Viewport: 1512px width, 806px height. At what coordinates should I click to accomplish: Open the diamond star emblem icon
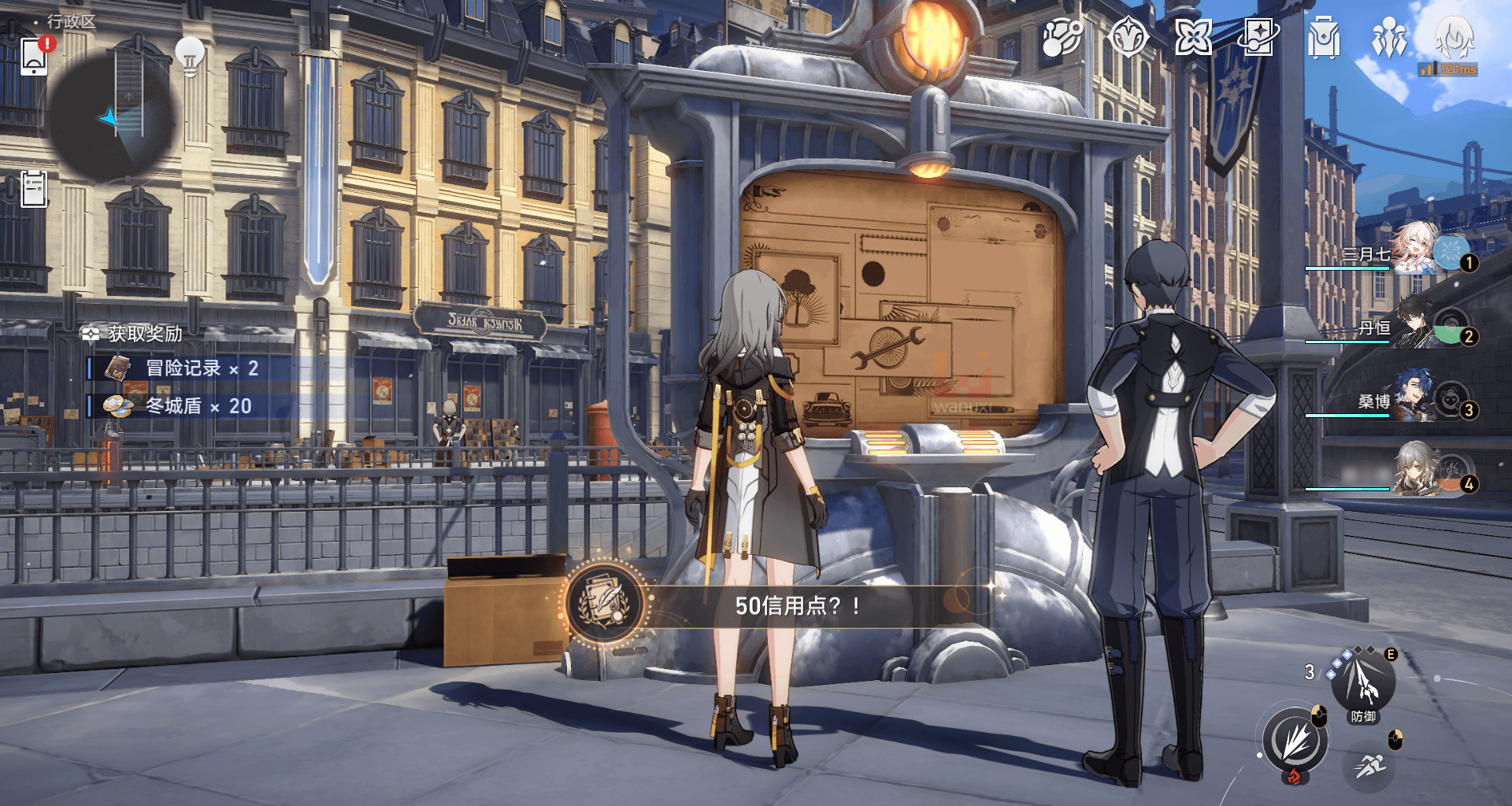[1128, 38]
